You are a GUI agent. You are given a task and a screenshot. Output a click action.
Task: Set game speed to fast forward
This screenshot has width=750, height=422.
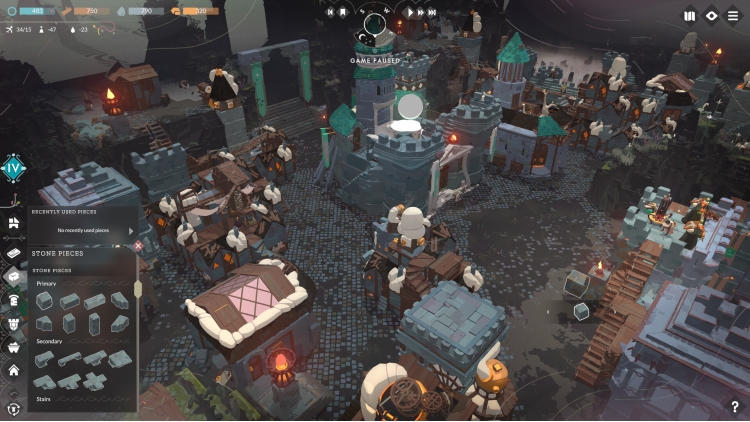(x=419, y=13)
